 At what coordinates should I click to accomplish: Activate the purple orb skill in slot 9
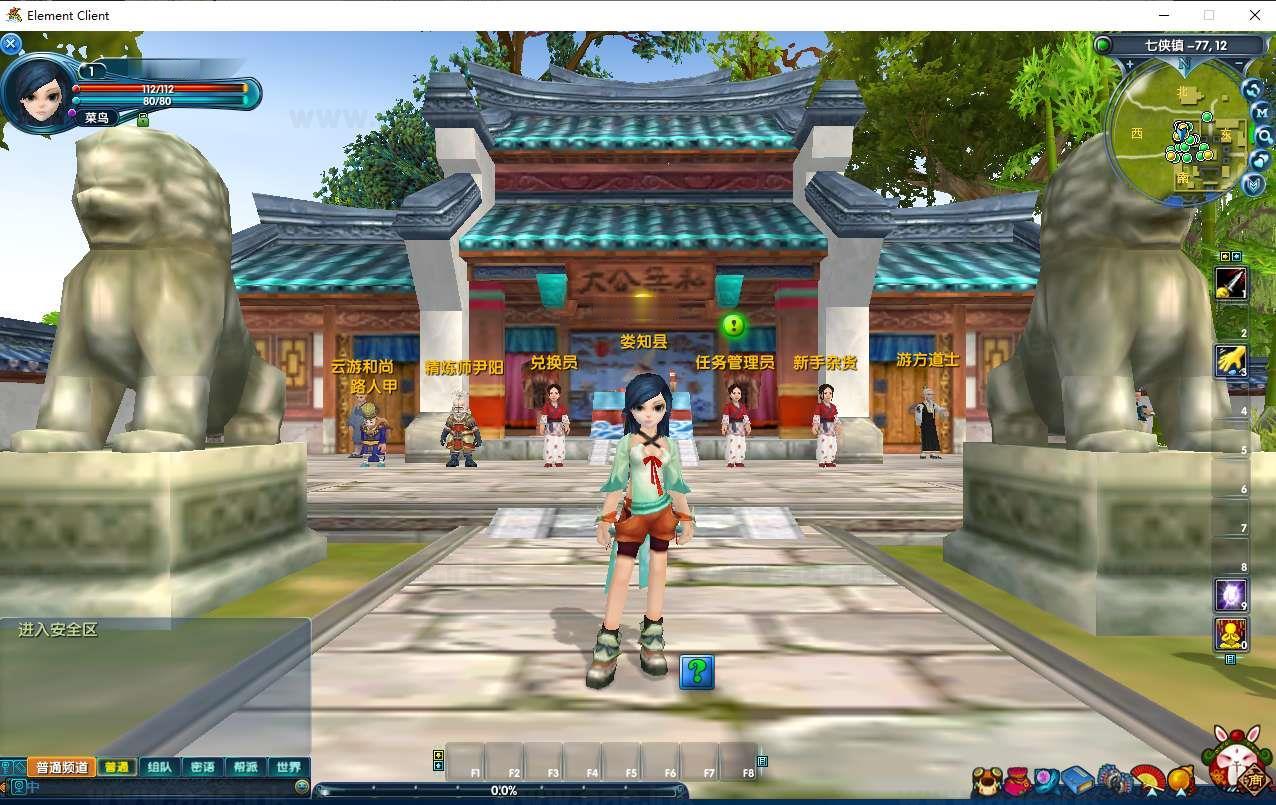(1230, 595)
